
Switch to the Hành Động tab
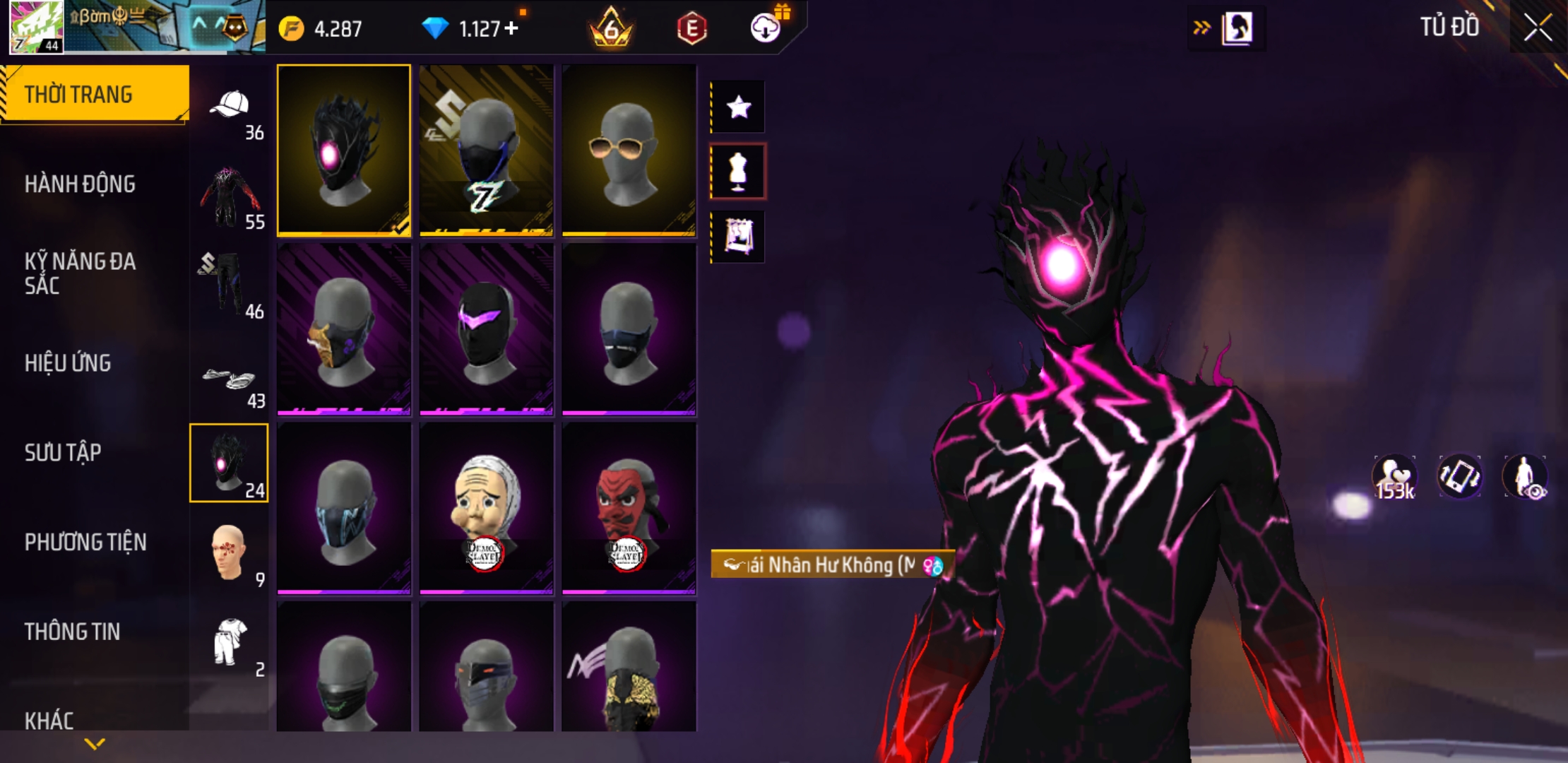tap(80, 184)
